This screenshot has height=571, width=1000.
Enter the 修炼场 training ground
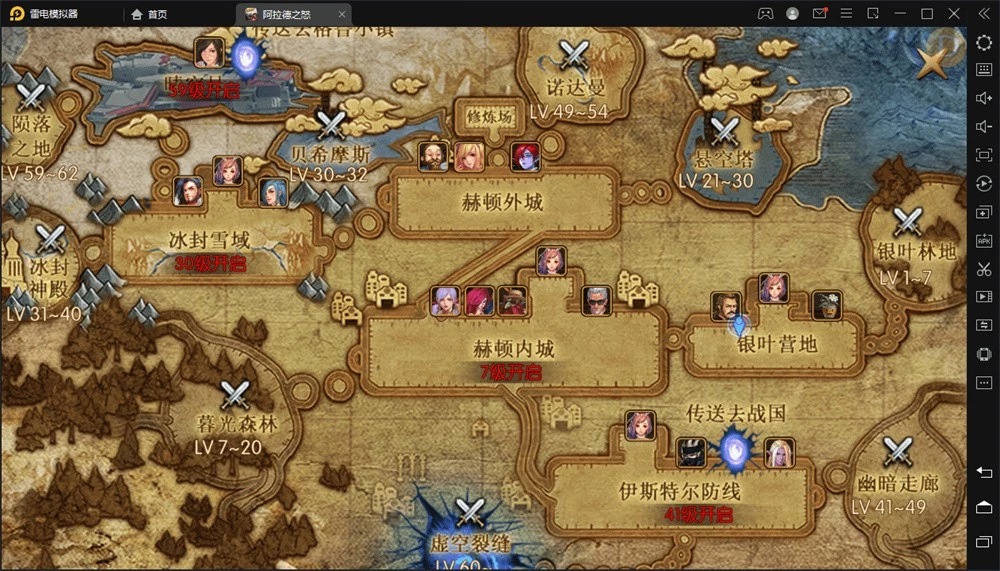pyautogui.click(x=489, y=115)
